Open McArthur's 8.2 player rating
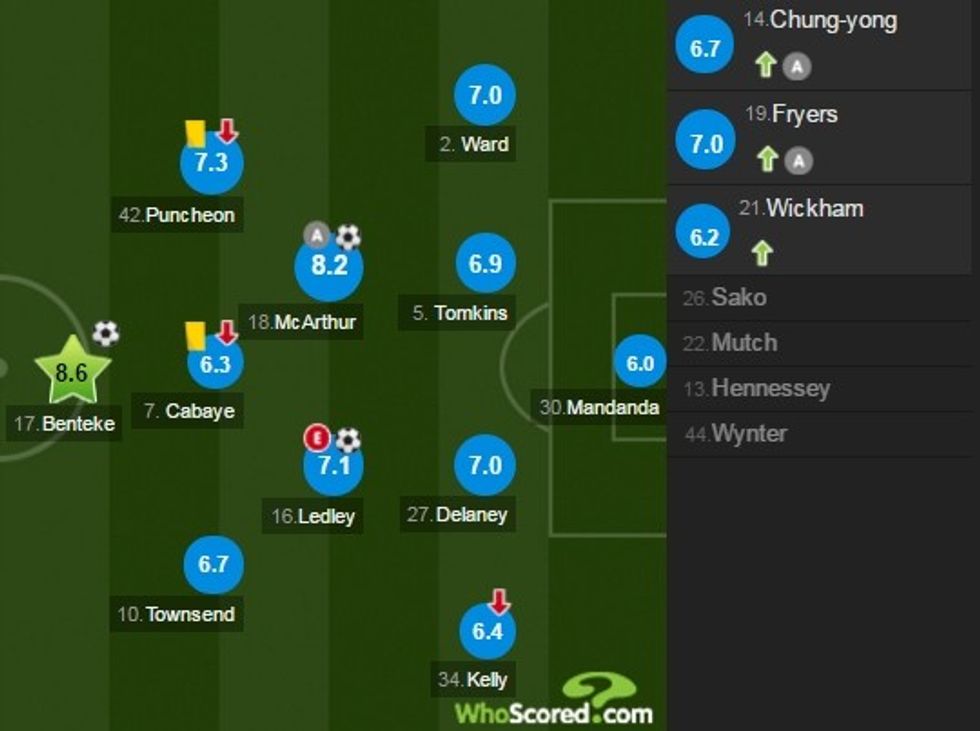The width and height of the screenshot is (980, 731). coord(329,266)
